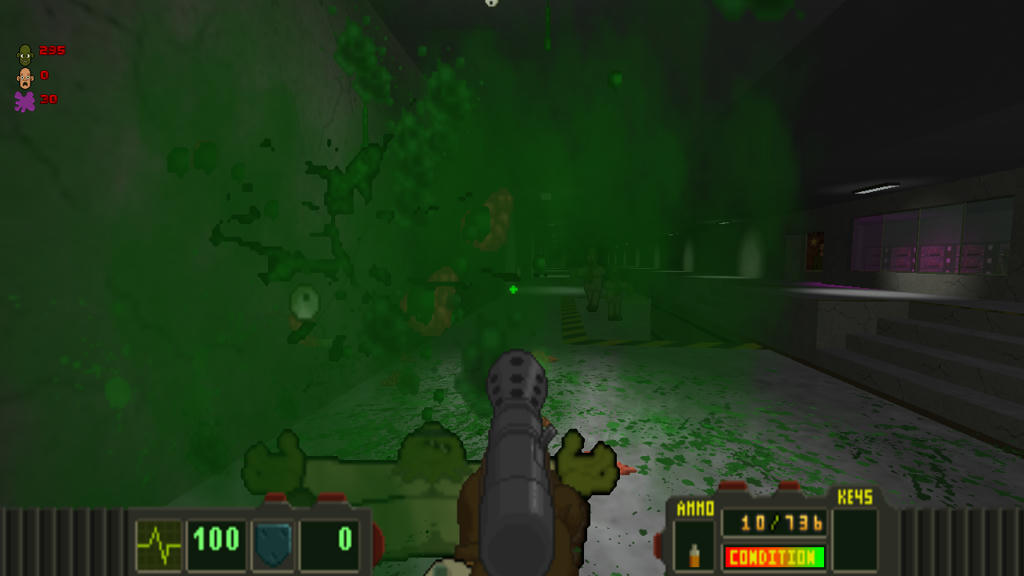
Task: Click the orange ammo bottle icon
Action: coord(694,554)
